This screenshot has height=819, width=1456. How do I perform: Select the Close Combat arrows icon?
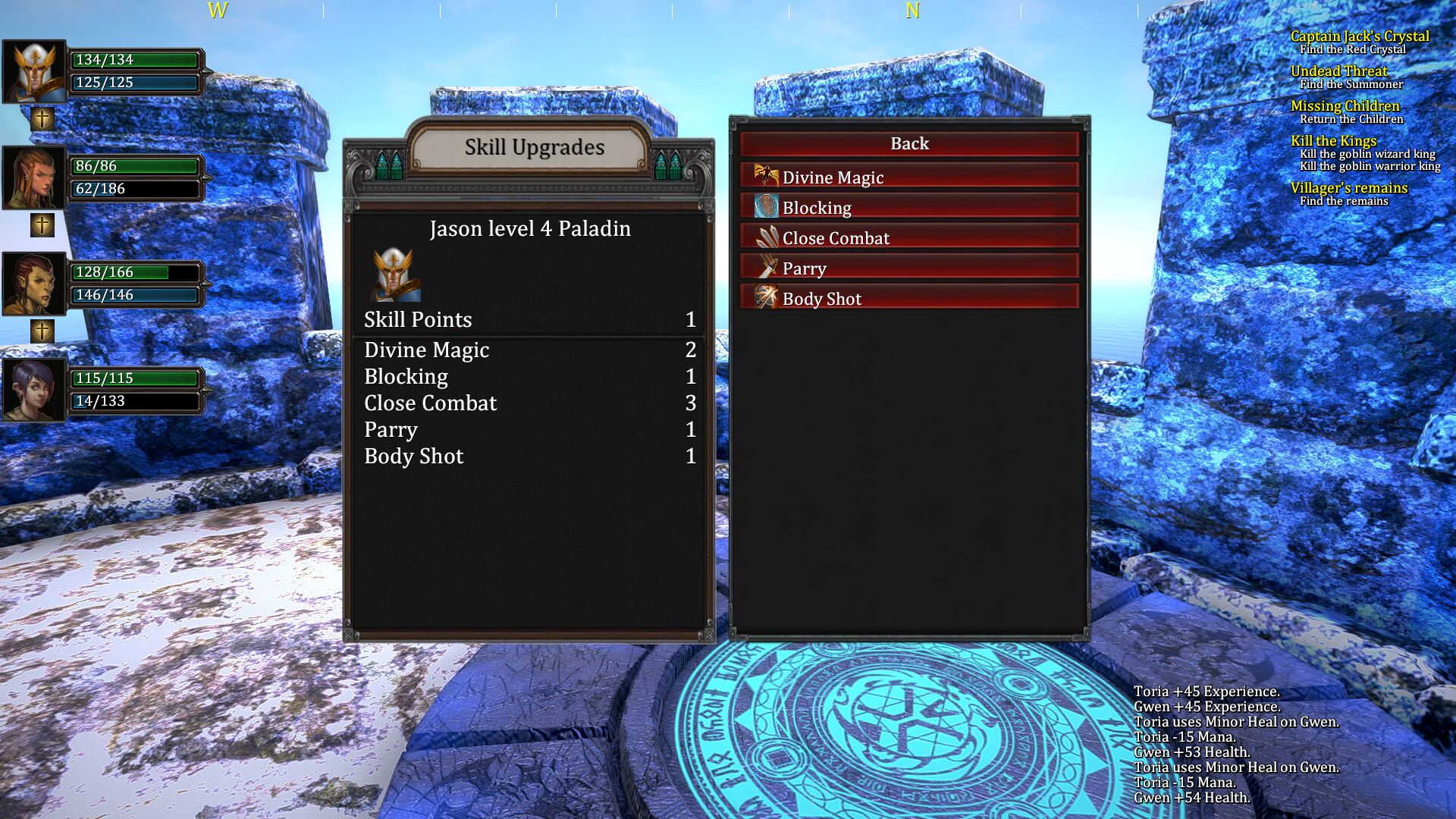pos(766,237)
